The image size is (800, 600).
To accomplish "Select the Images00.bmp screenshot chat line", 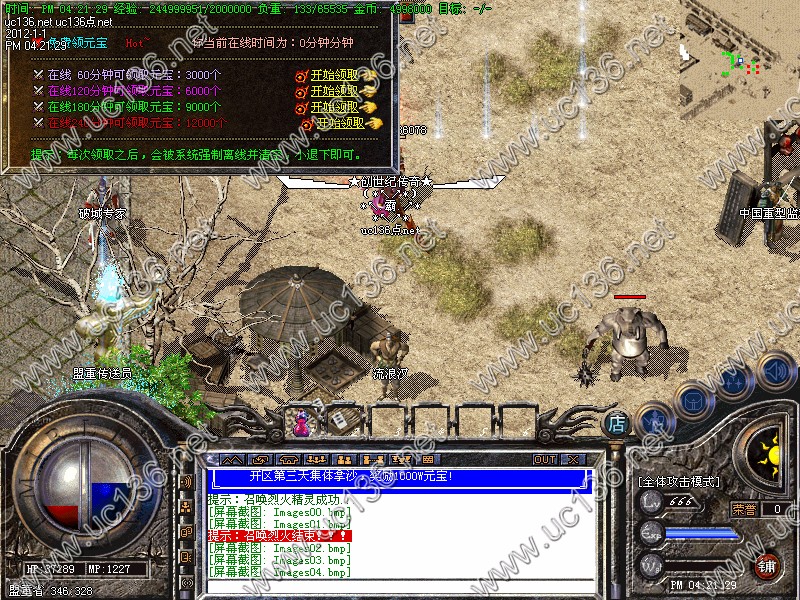I will tap(279, 512).
